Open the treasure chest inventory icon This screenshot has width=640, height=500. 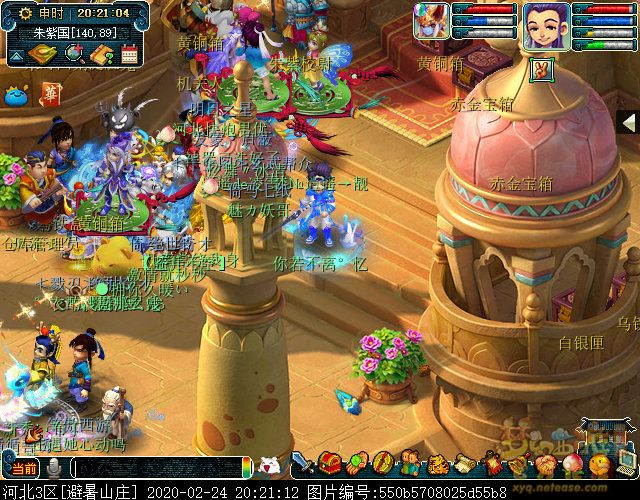(x=330, y=464)
